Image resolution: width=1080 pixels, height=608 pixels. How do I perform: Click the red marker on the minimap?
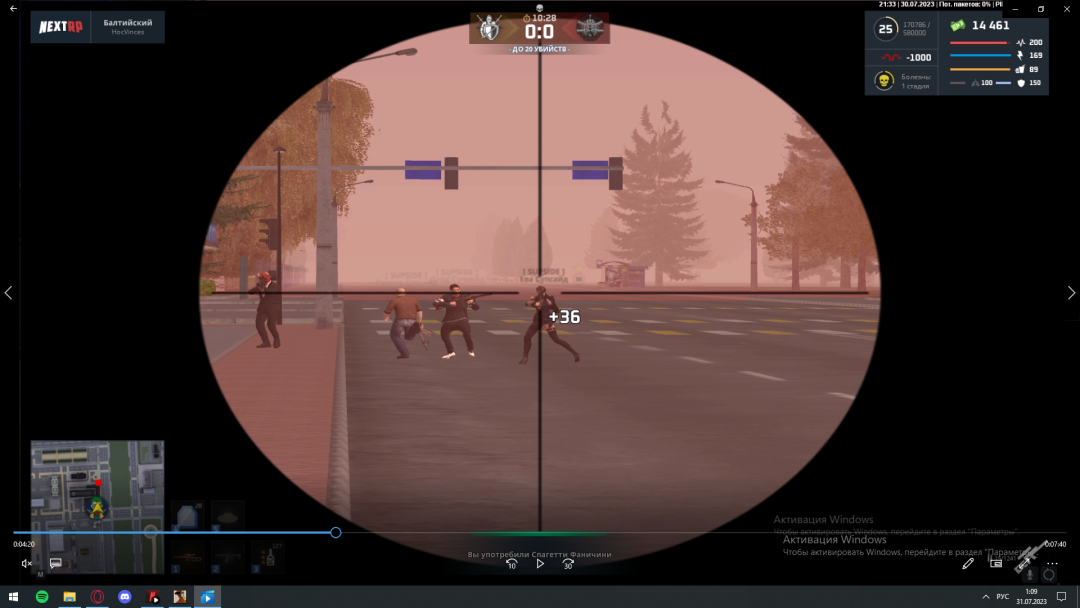click(x=98, y=483)
